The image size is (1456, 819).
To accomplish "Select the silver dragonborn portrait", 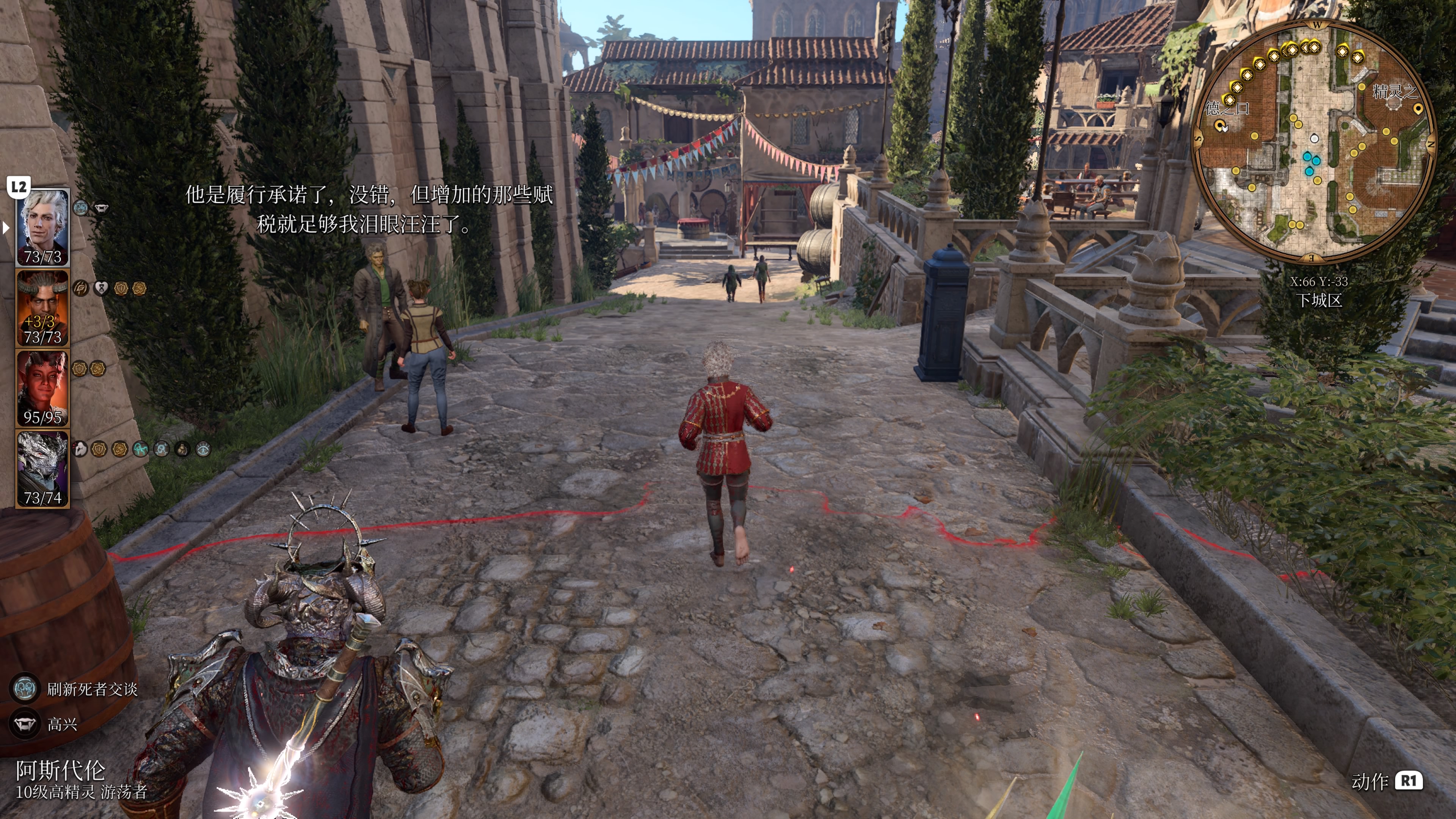I will tap(42, 469).
